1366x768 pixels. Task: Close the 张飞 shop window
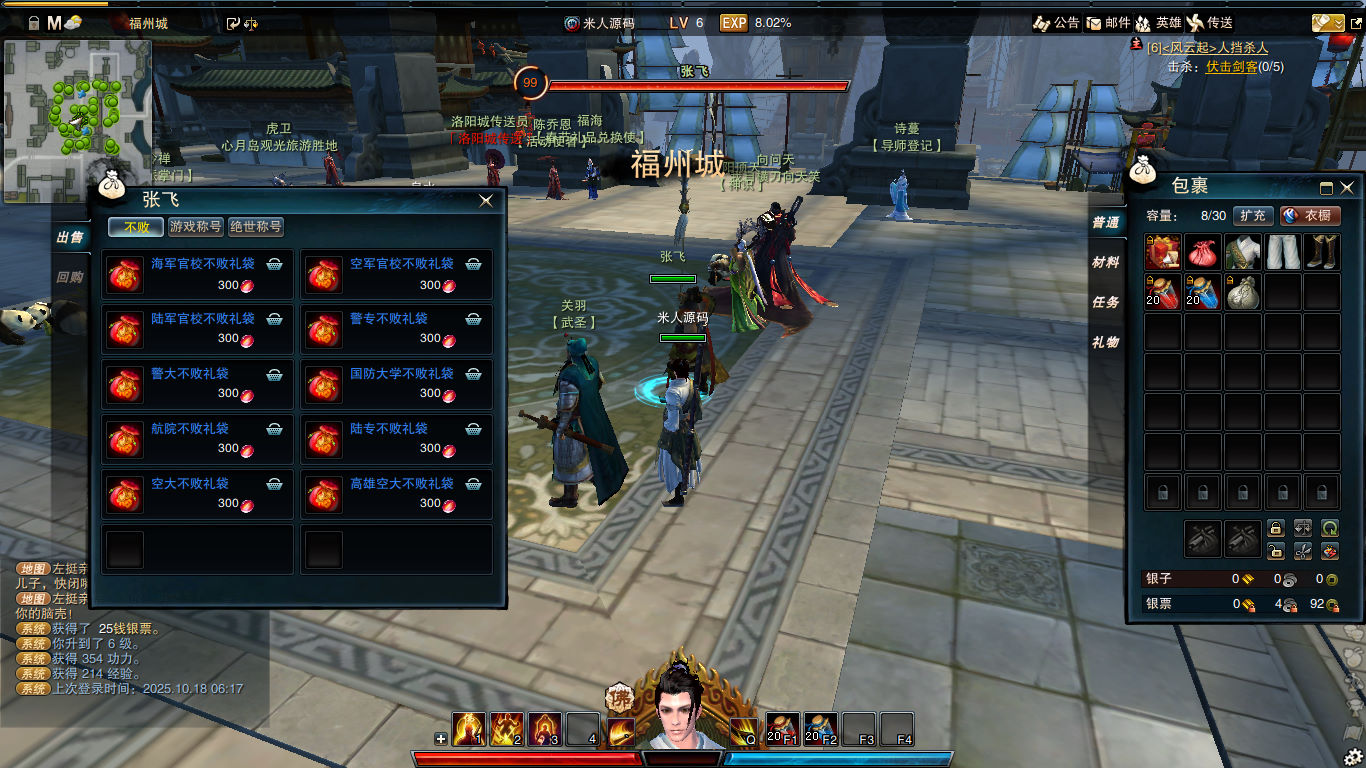486,201
